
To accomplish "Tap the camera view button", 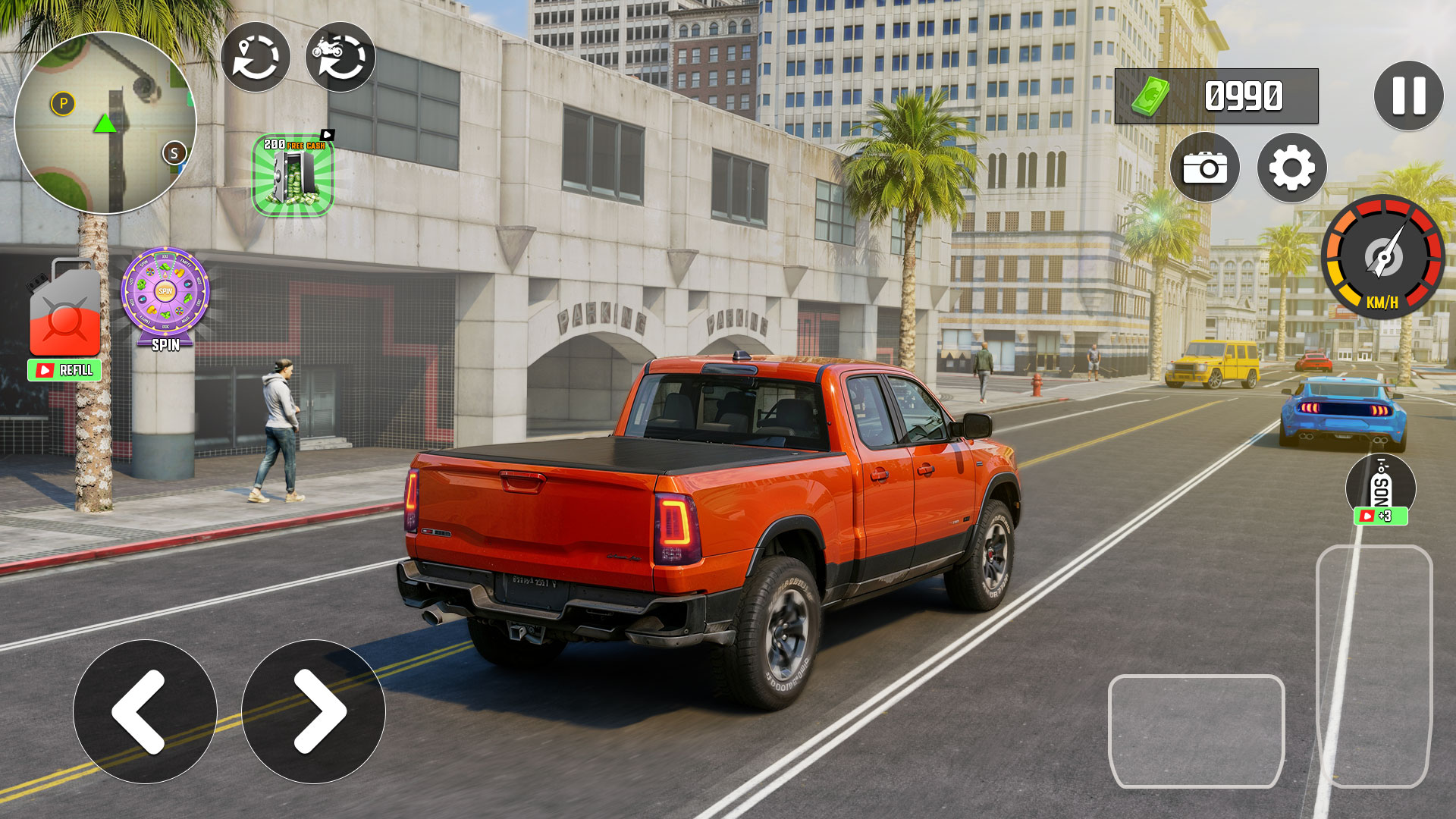I will tap(1204, 168).
